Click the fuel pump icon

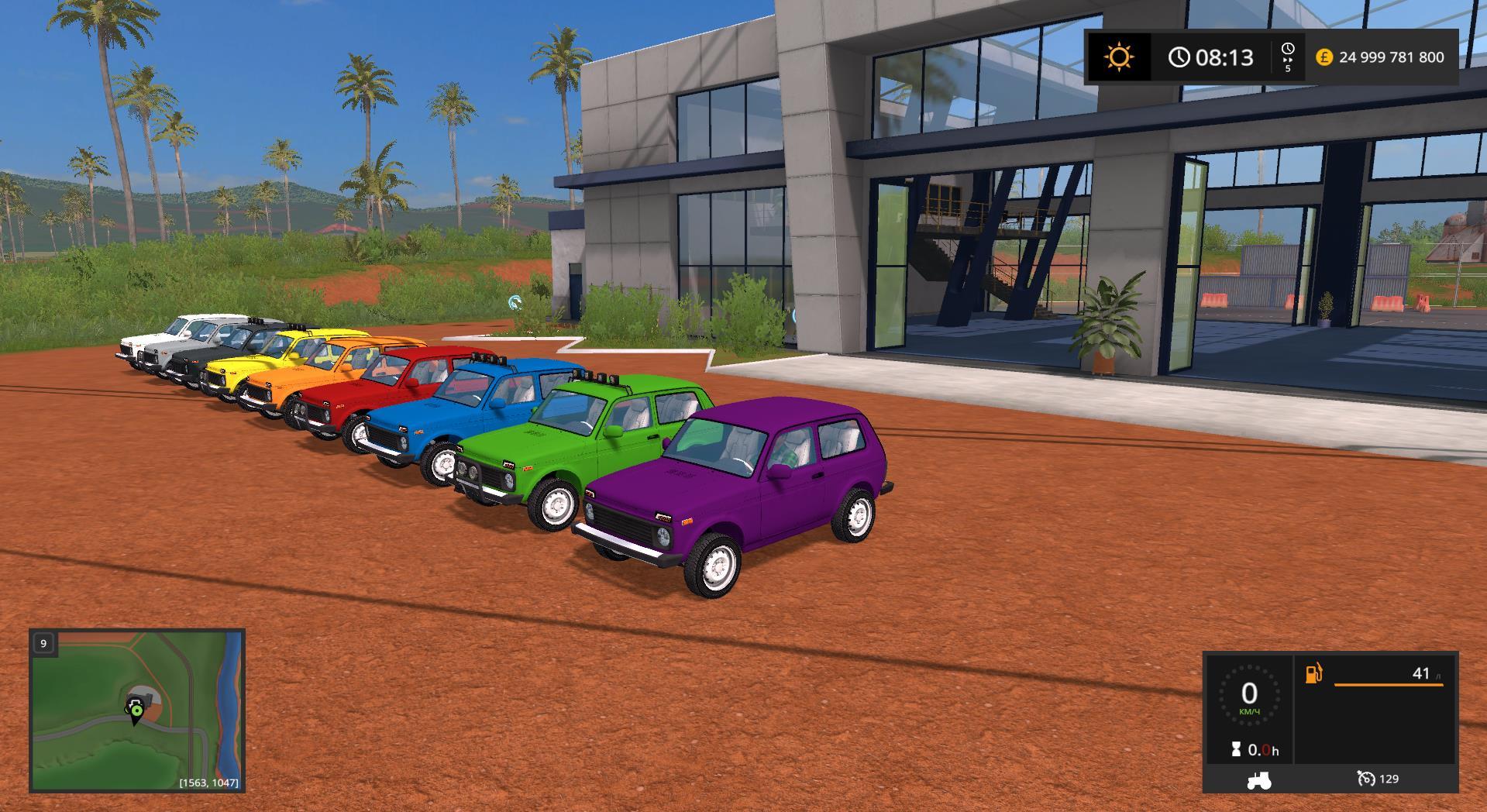[1314, 673]
